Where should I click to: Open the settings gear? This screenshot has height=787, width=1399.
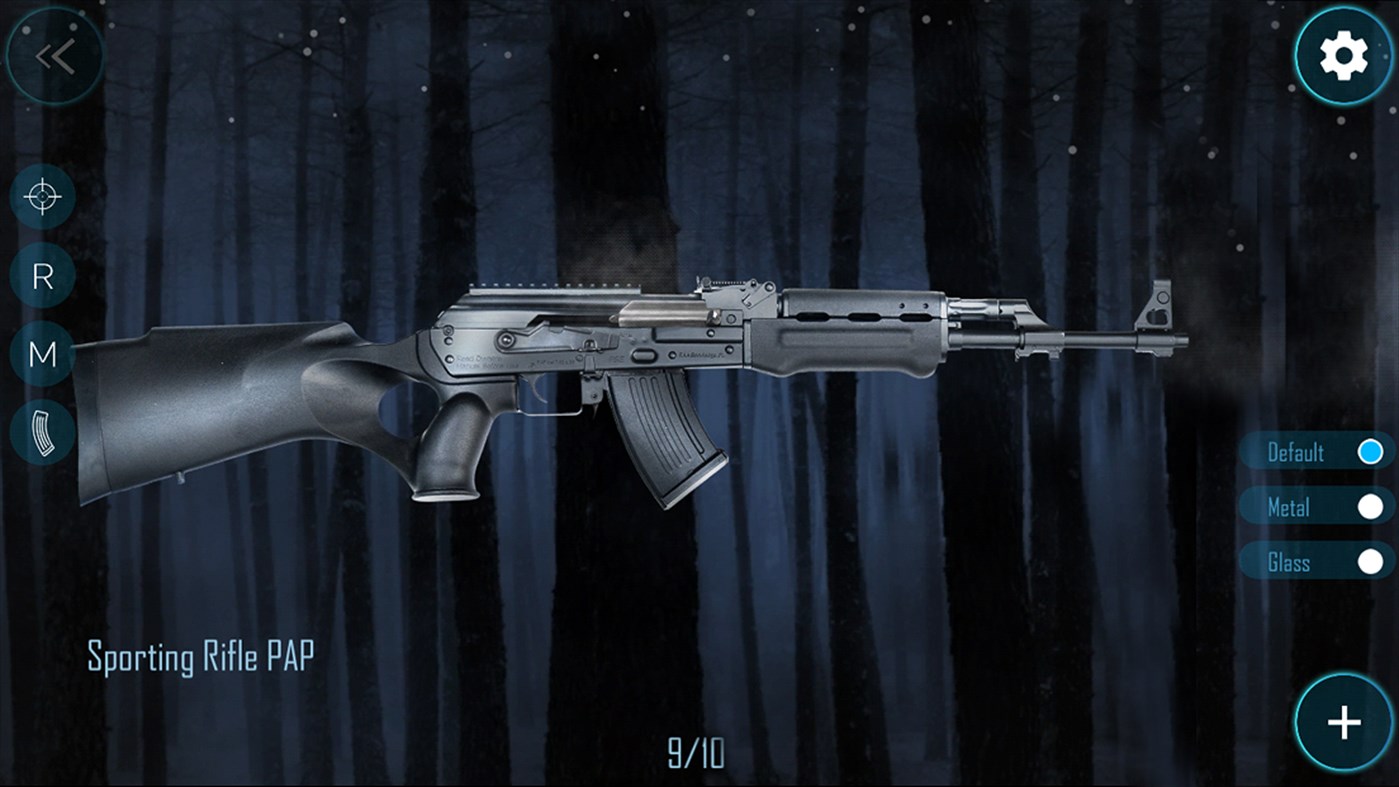[x=1344, y=55]
